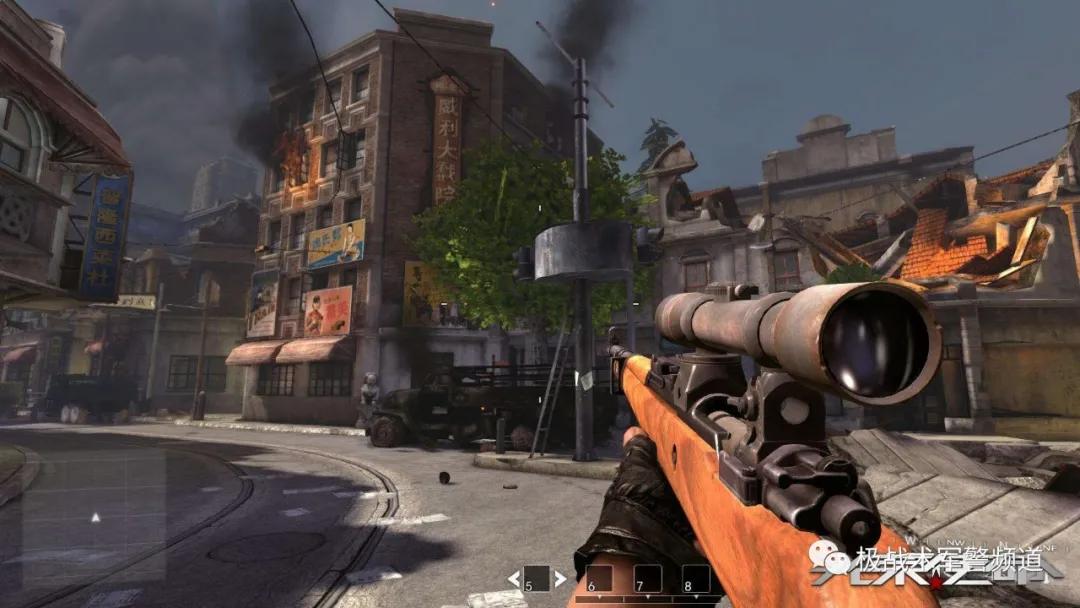This screenshot has width=1080, height=608.
Task: Click the right arrow beside slot 5
Action: (x=561, y=579)
